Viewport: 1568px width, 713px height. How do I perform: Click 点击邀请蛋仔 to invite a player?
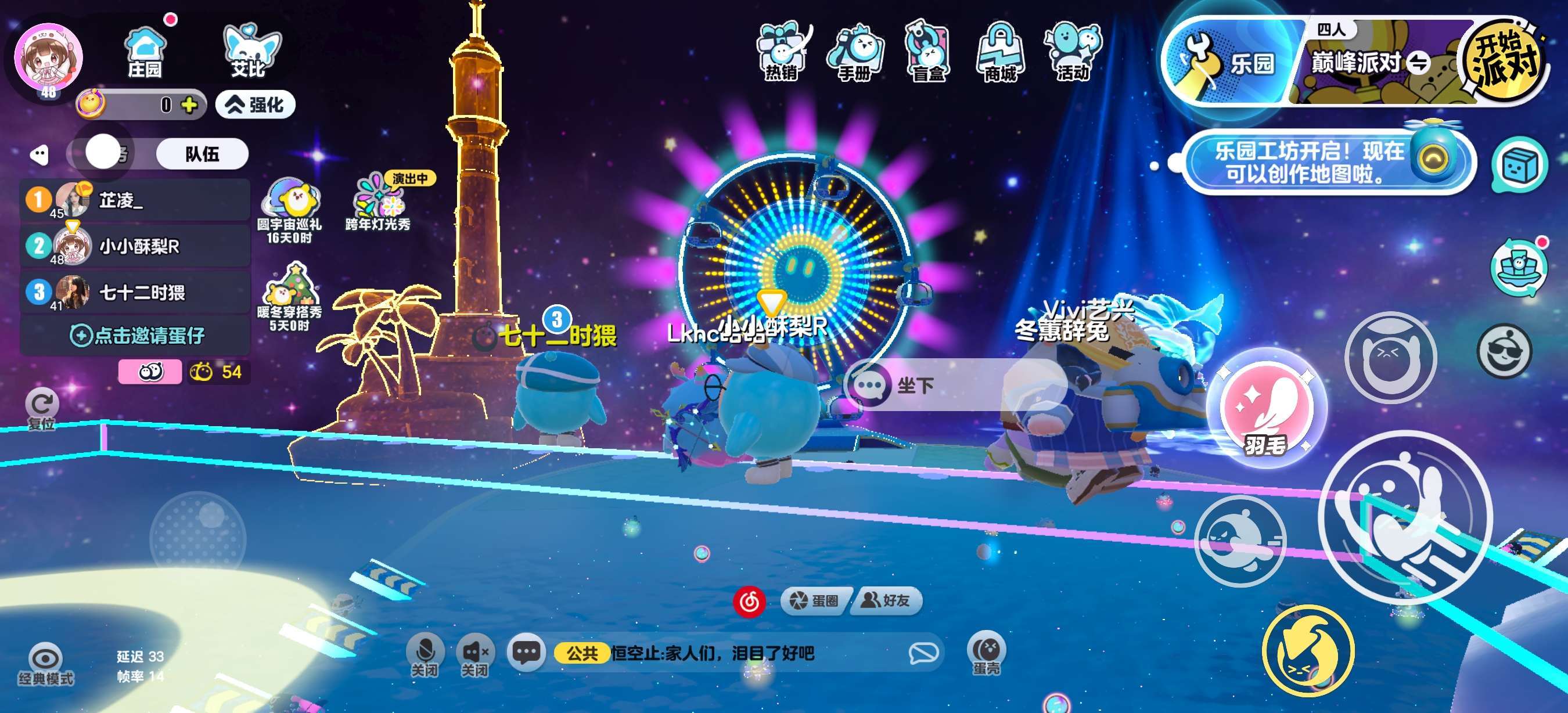point(138,335)
